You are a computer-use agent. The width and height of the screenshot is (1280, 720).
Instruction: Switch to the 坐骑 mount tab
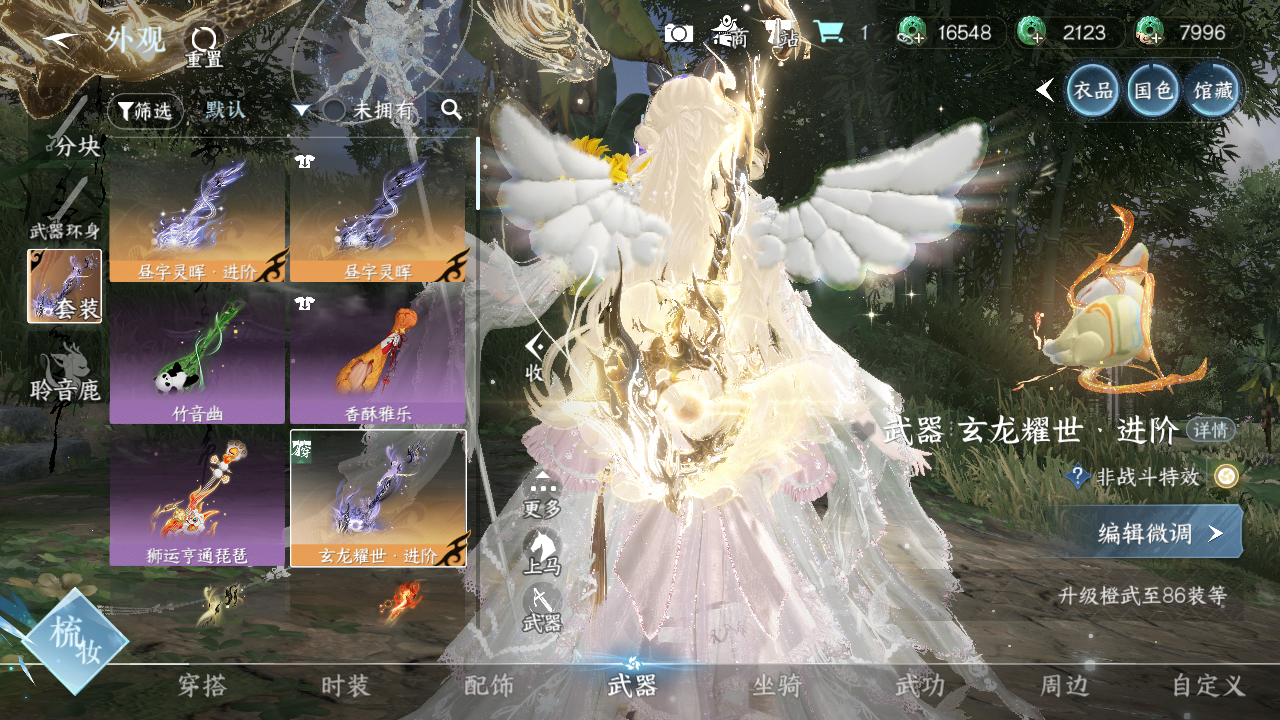tap(777, 686)
